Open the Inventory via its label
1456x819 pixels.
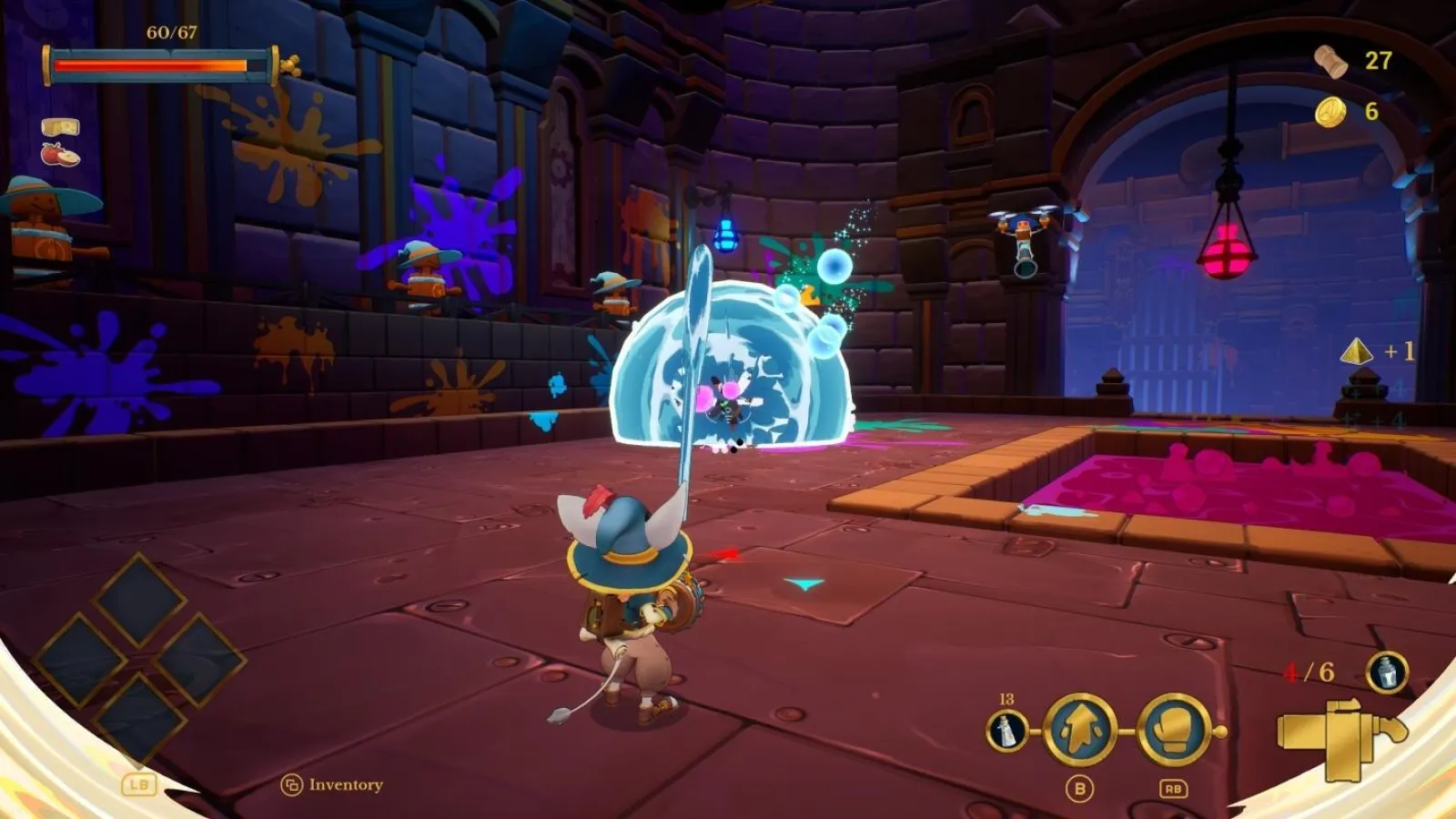click(x=344, y=784)
